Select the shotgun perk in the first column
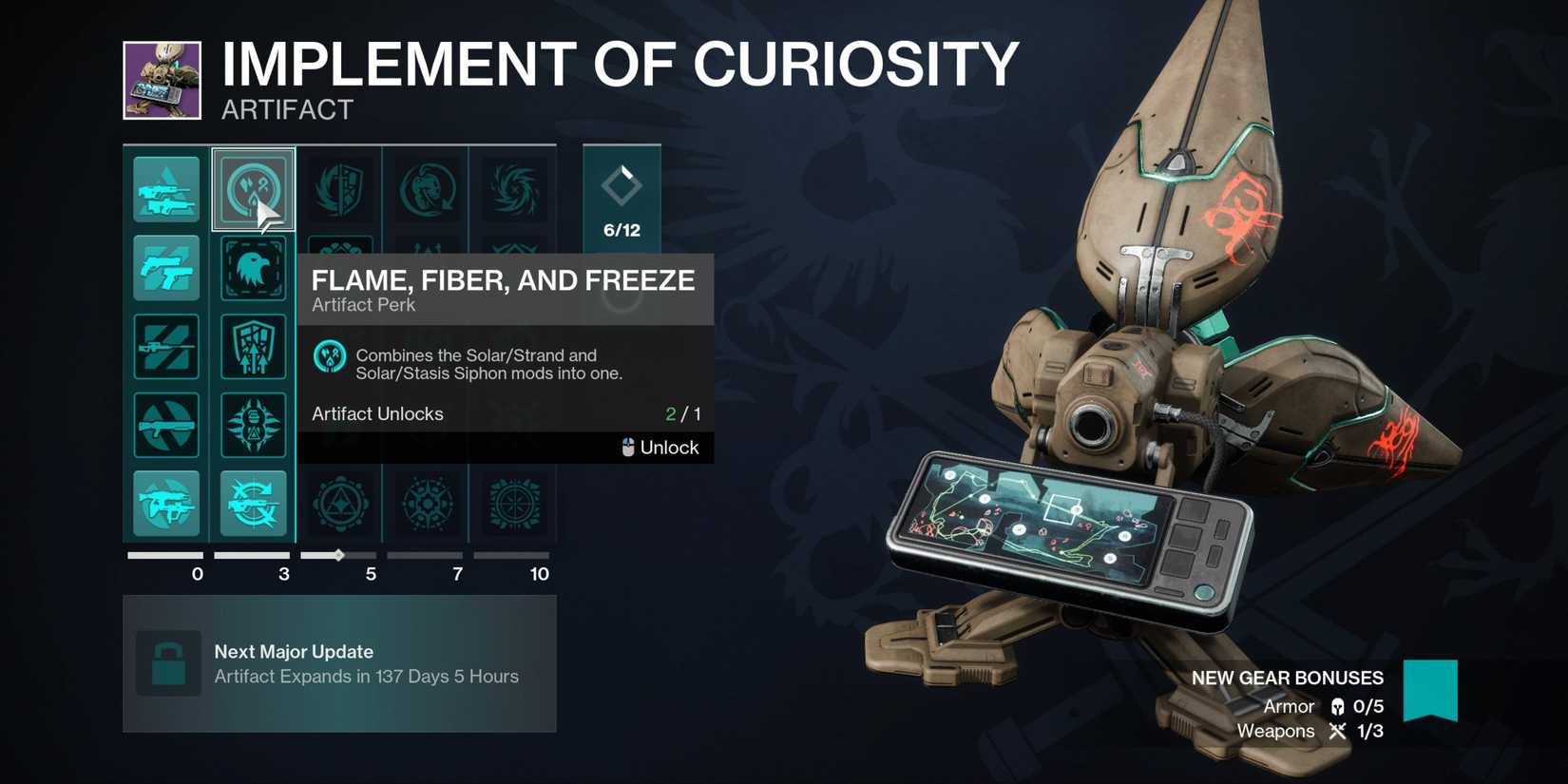Image resolution: width=1568 pixels, height=784 pixels. pos(166,425)
